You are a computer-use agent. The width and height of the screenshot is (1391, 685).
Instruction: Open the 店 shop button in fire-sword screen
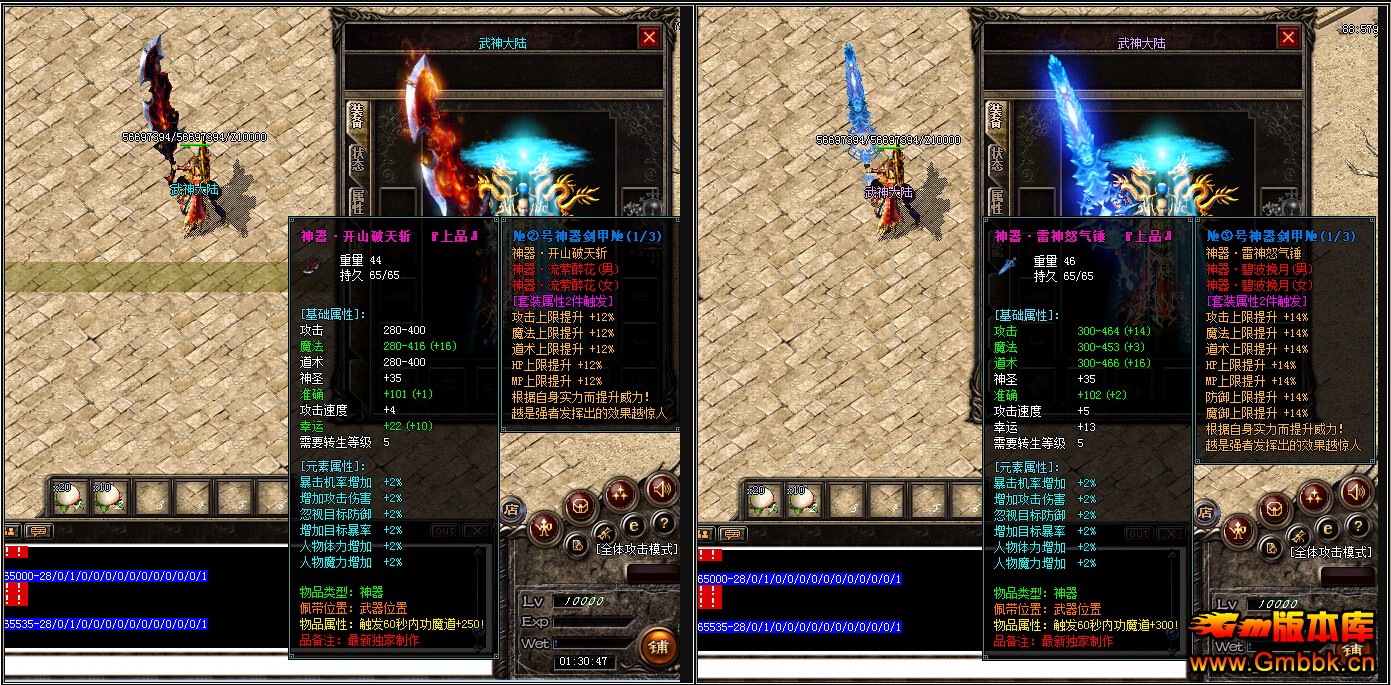click(x=509, y=511)
